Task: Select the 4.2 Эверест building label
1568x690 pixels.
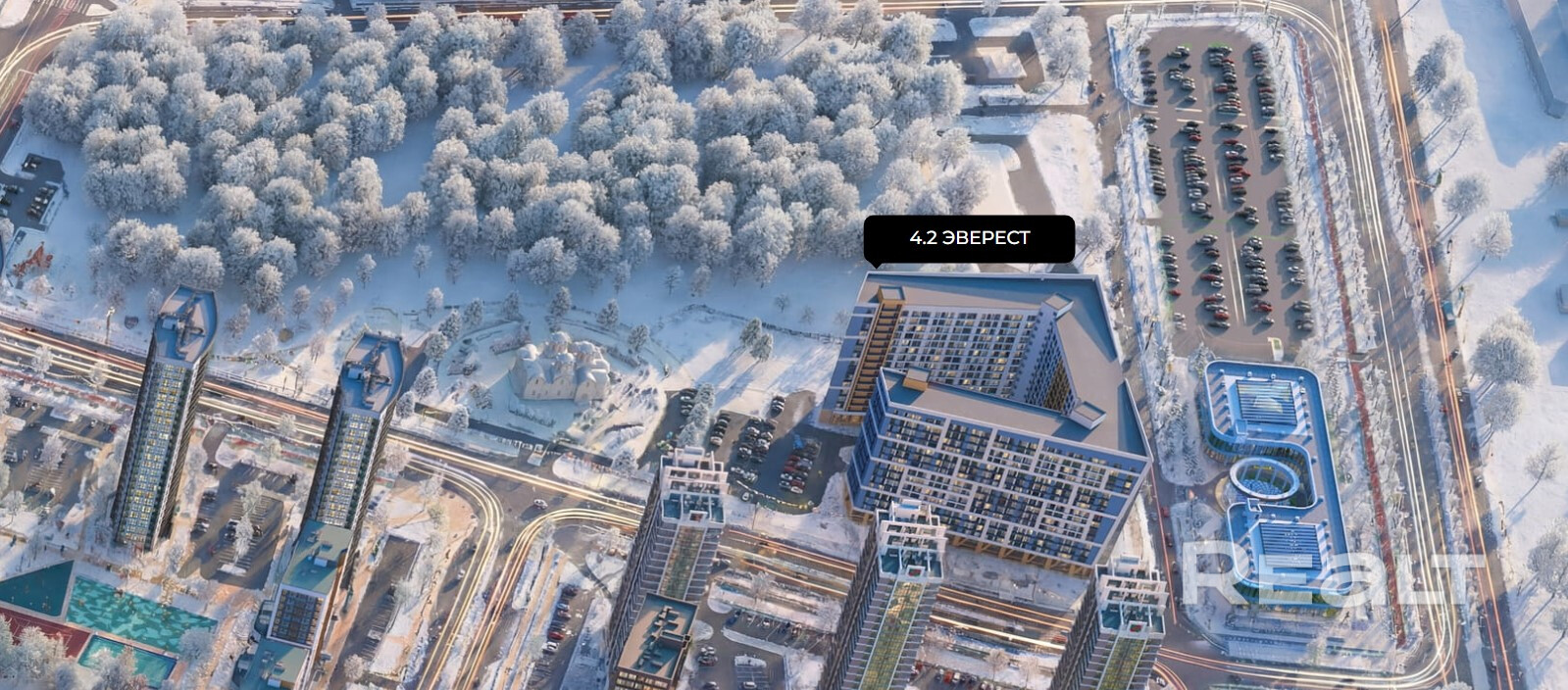Action: [969, 238]
